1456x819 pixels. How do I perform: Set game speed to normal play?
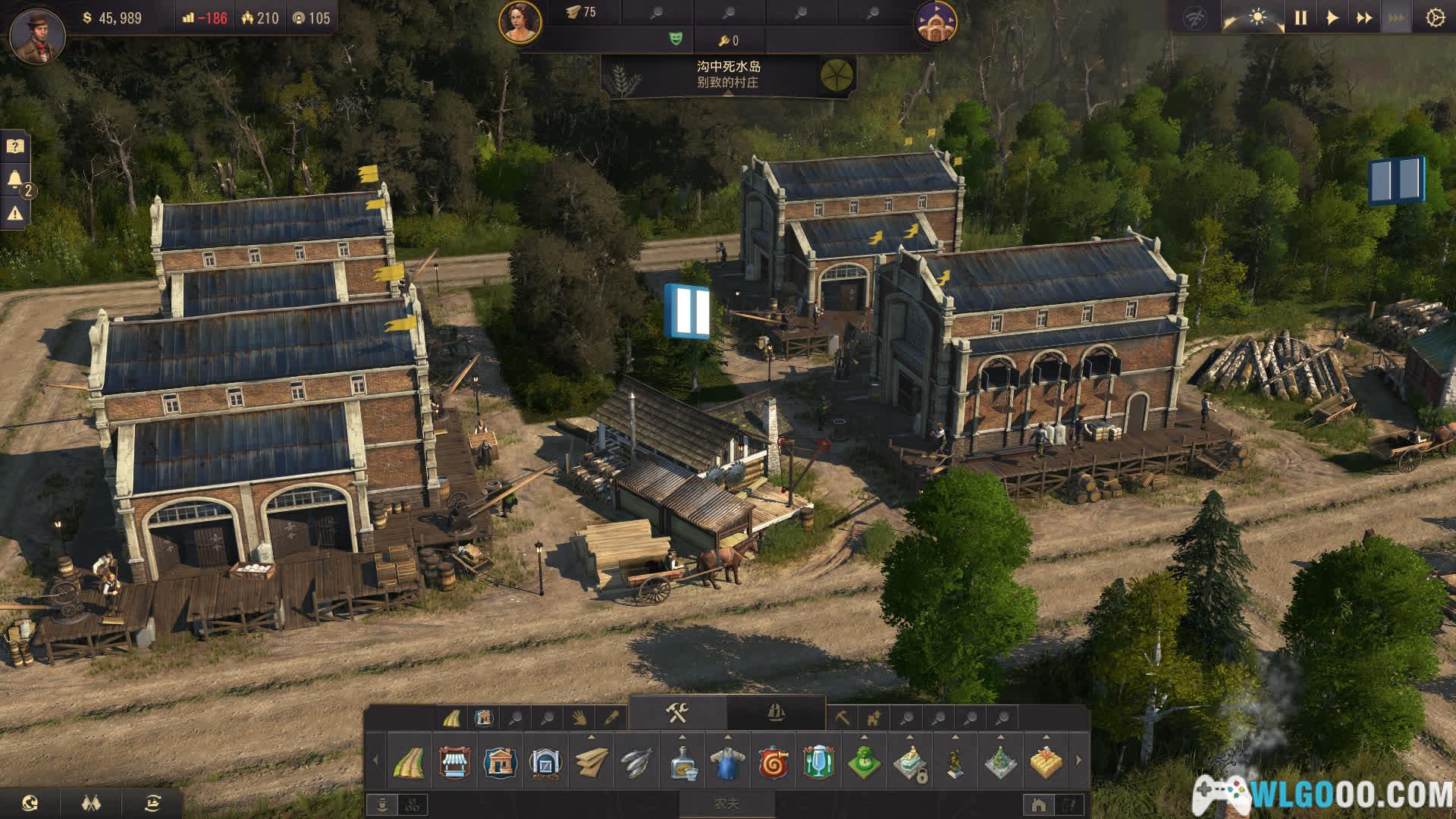[1332, 17]
